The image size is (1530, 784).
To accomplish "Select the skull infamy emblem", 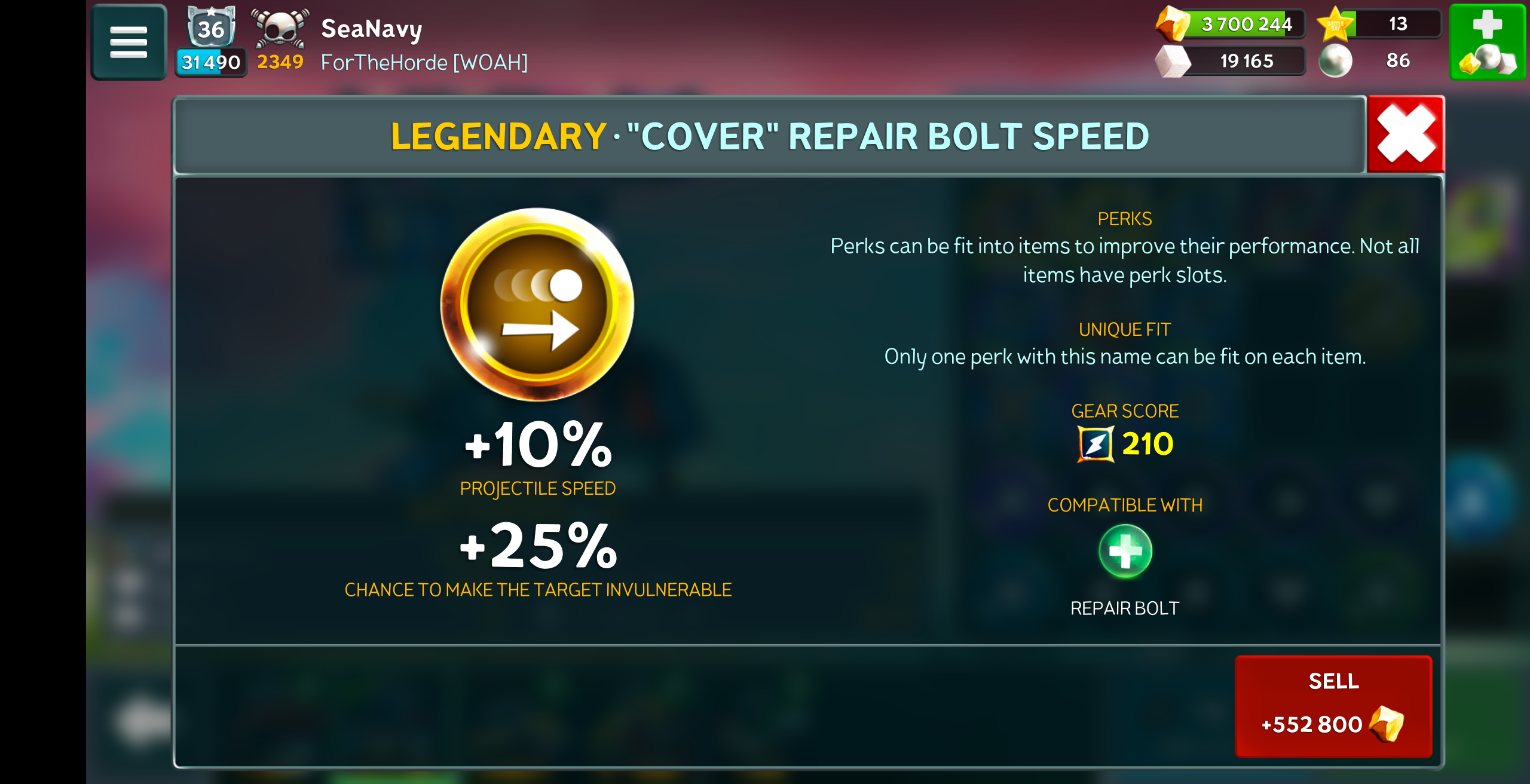I will pyautogui.click(x=280, y=28).
